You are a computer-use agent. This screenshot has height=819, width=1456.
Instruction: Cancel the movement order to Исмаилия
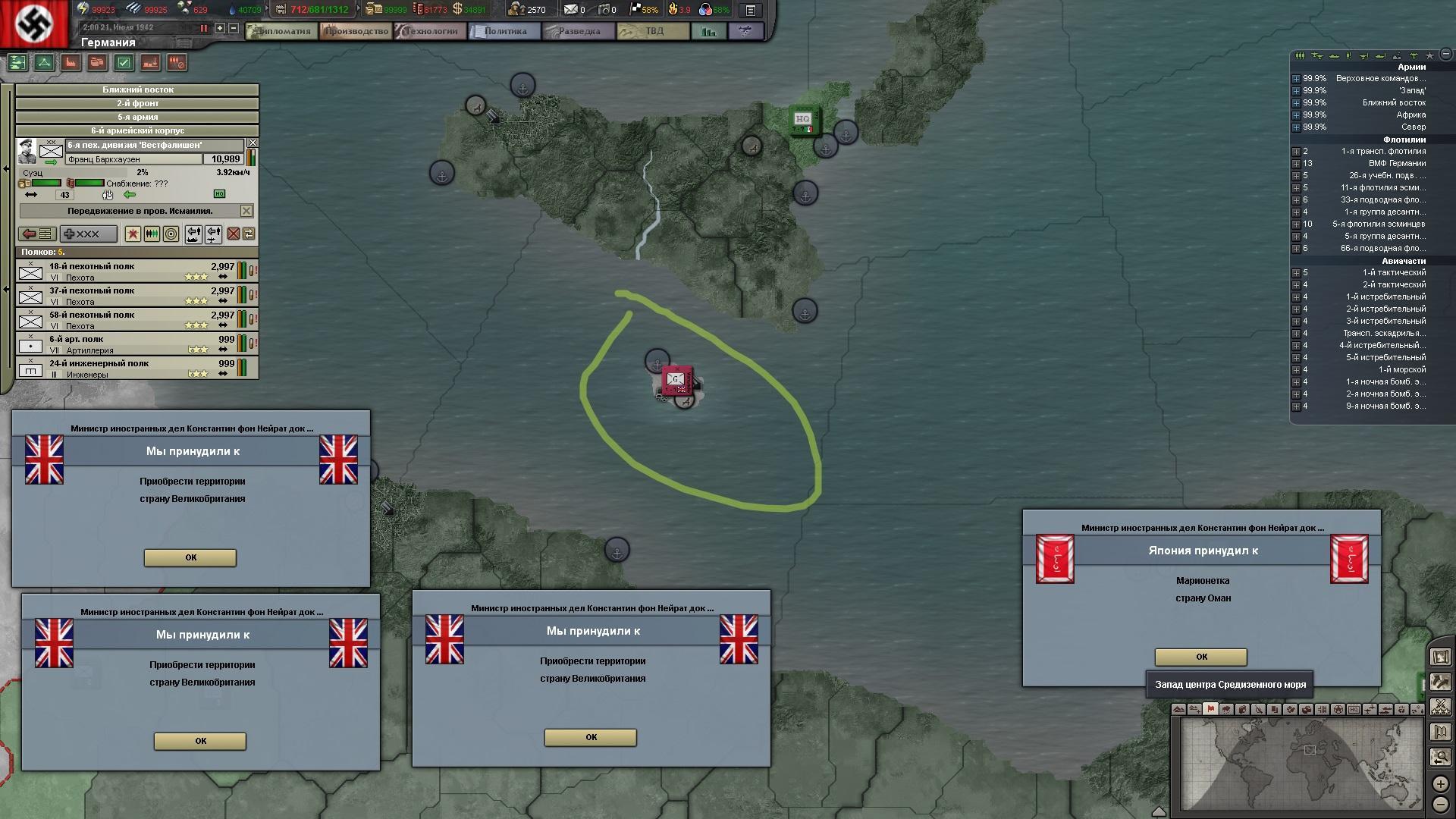click(x=246, y=210)
